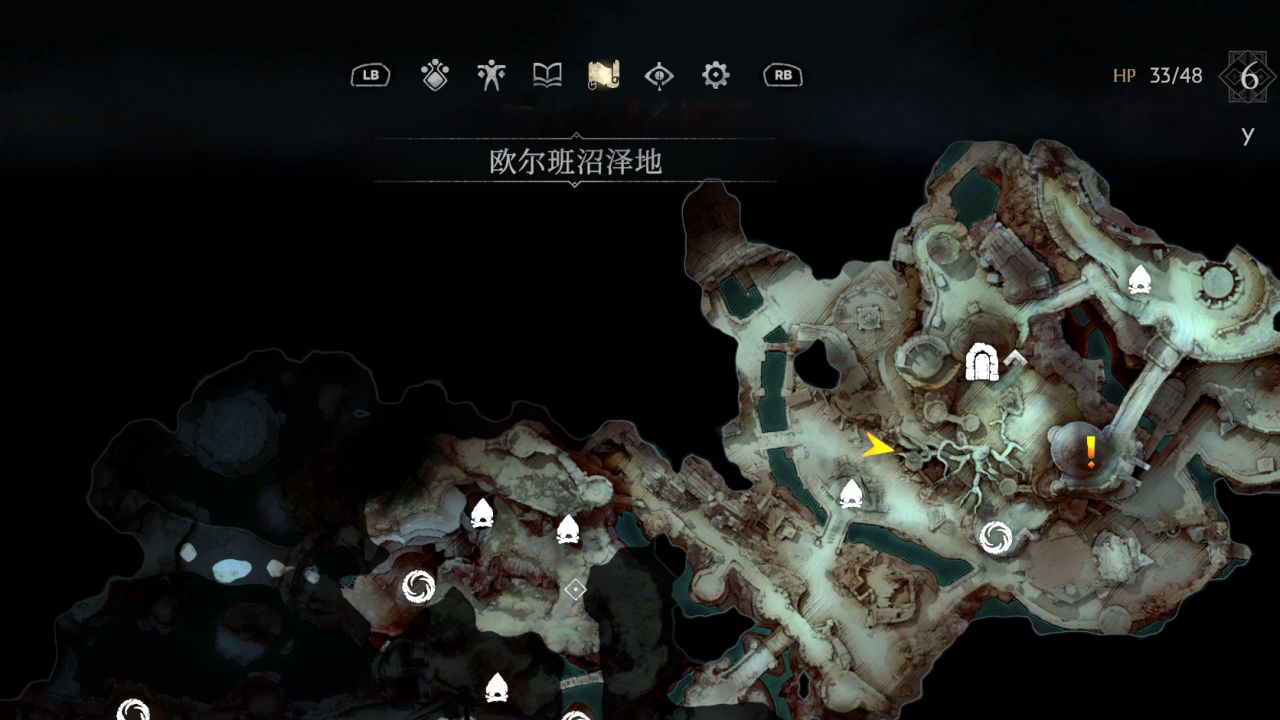Click the small diamond marker near the bottom-left paths
Image resolution: width=1280 pixels, height=720 pixels.
(x=575, y=590)
